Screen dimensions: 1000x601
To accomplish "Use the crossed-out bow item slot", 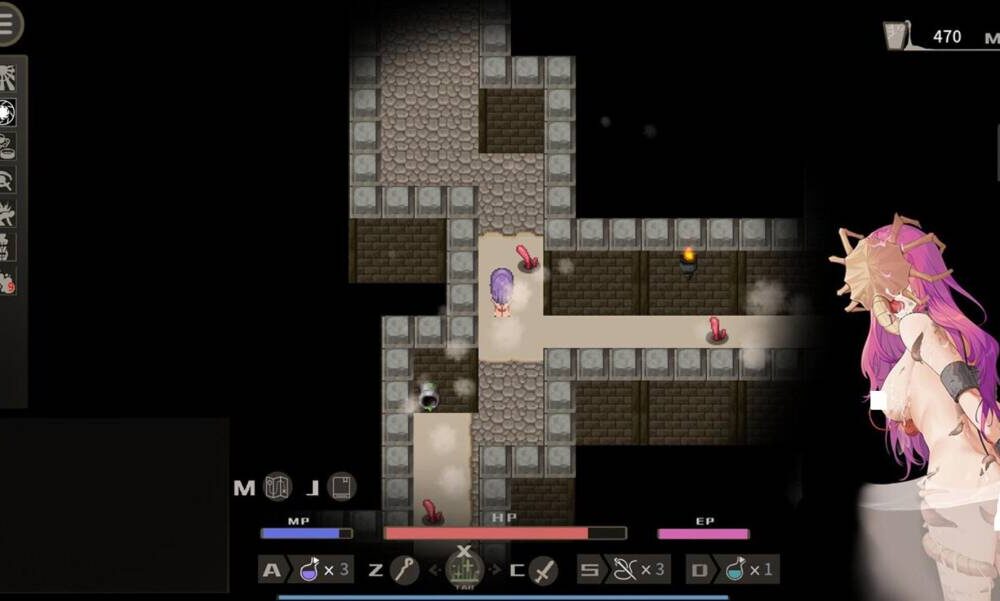I will 625,570.
